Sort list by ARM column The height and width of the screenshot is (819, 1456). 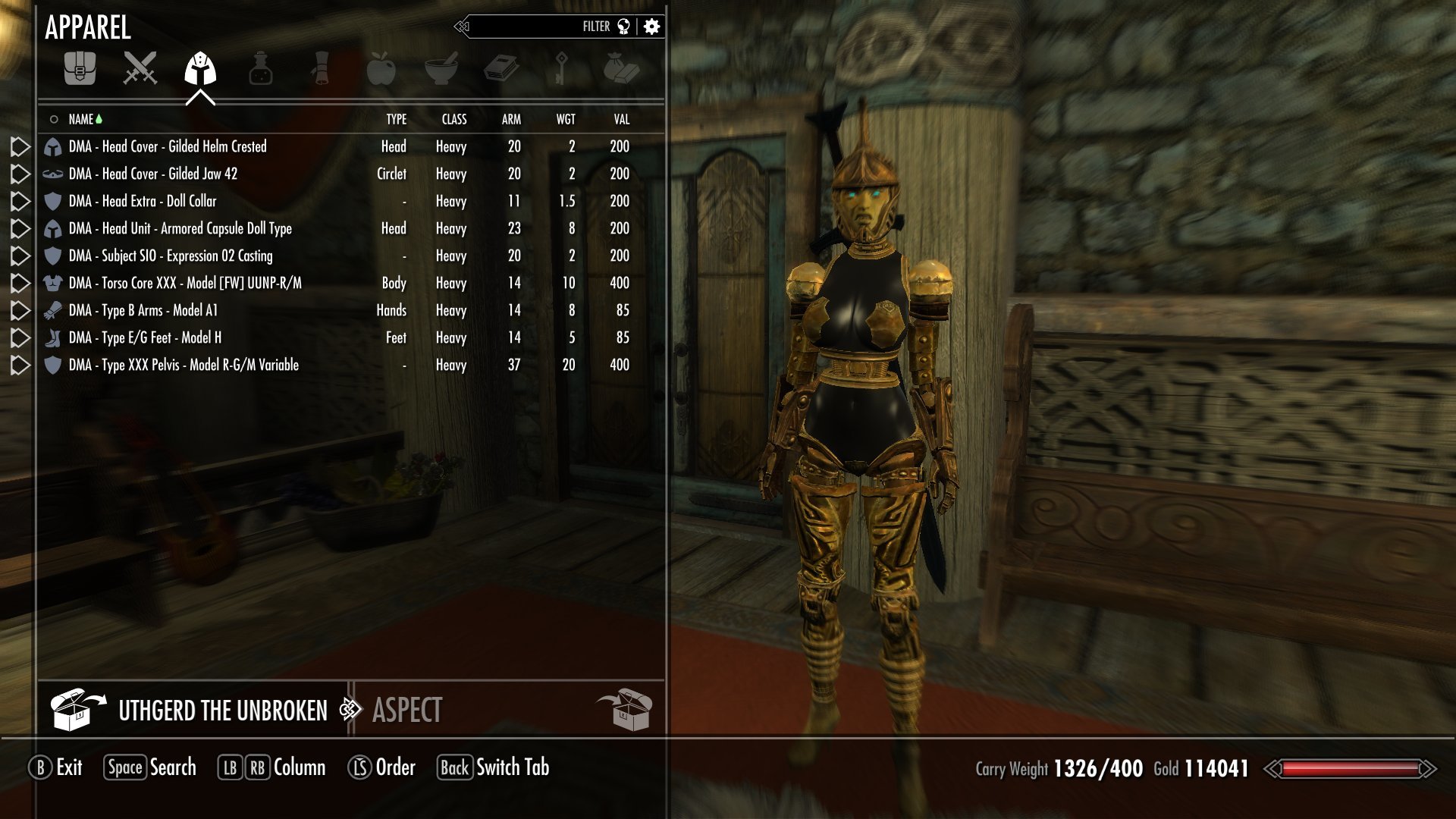(511, 119)
